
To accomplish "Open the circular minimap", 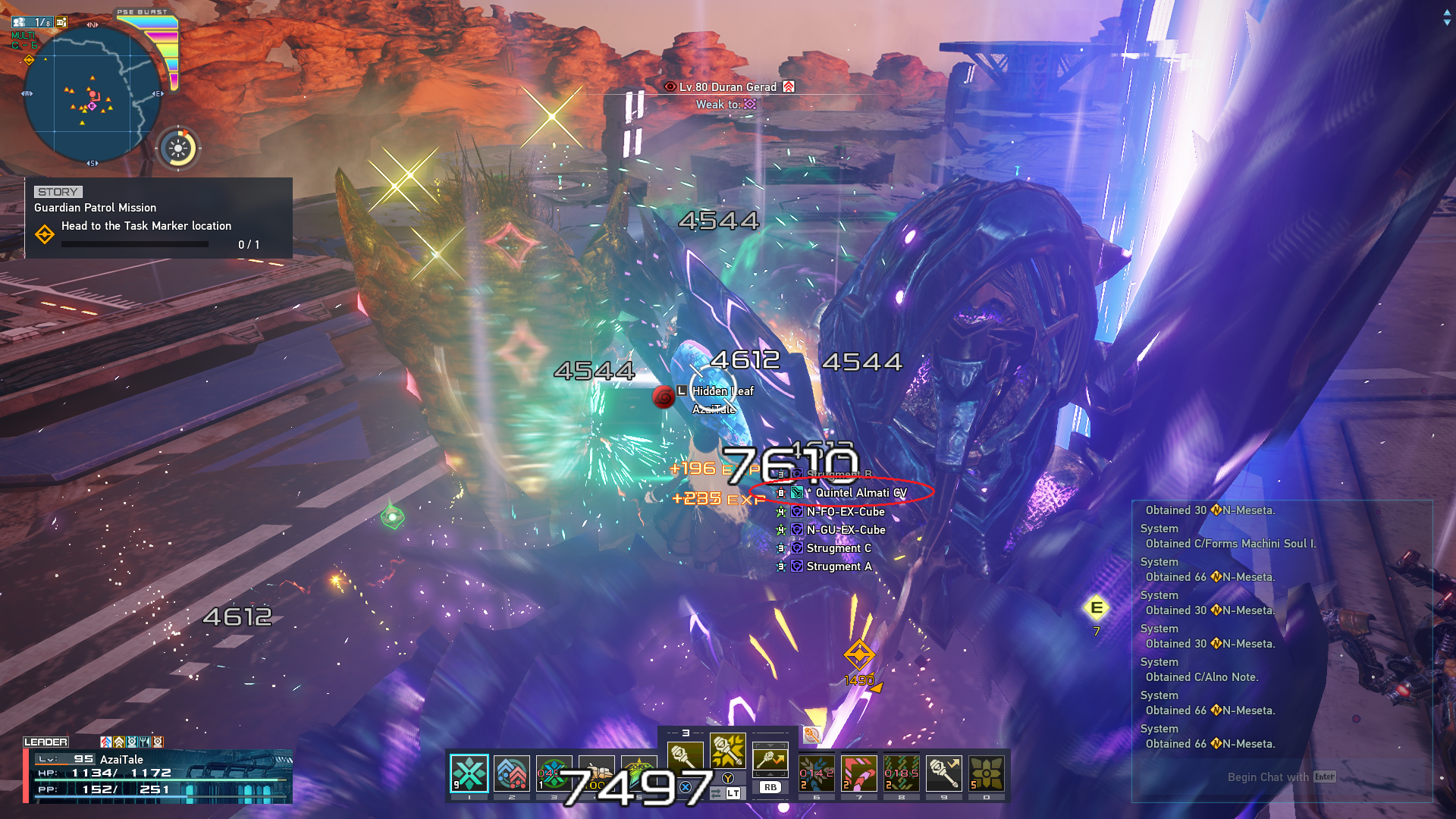I will point(93,96).
